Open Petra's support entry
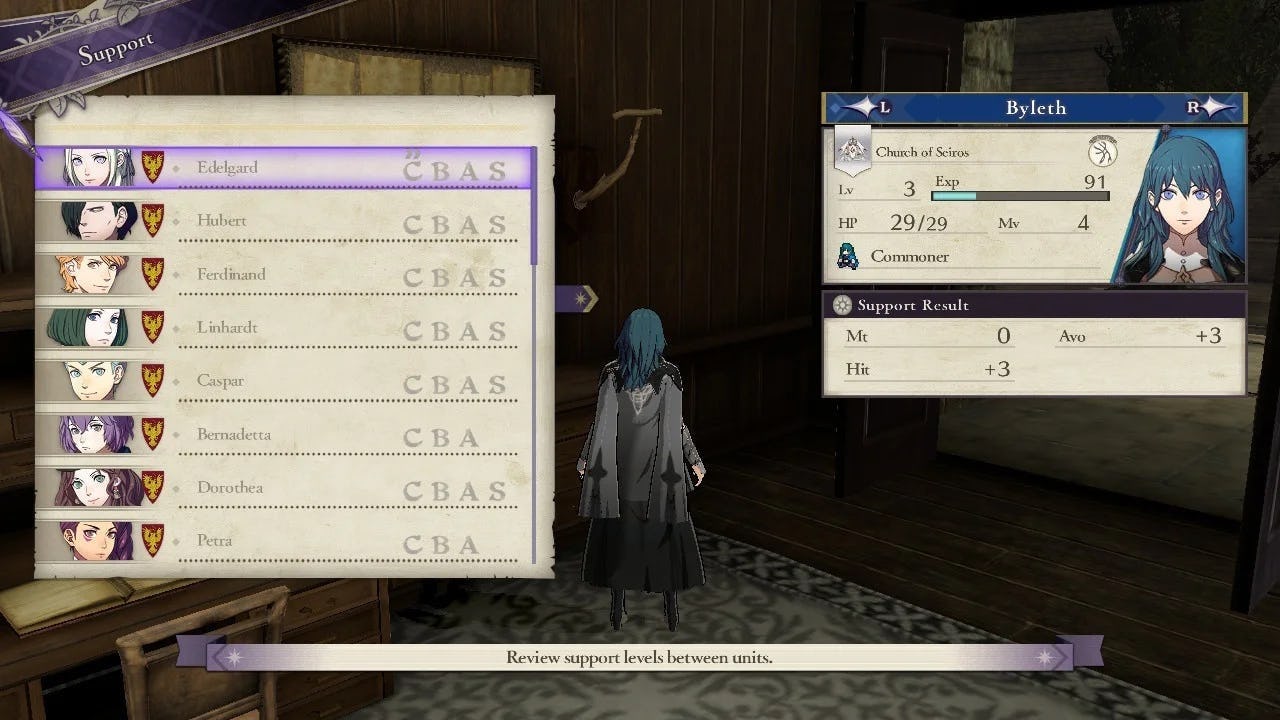Viewport: 1280px width, 720px height. [x=284, y=541]
